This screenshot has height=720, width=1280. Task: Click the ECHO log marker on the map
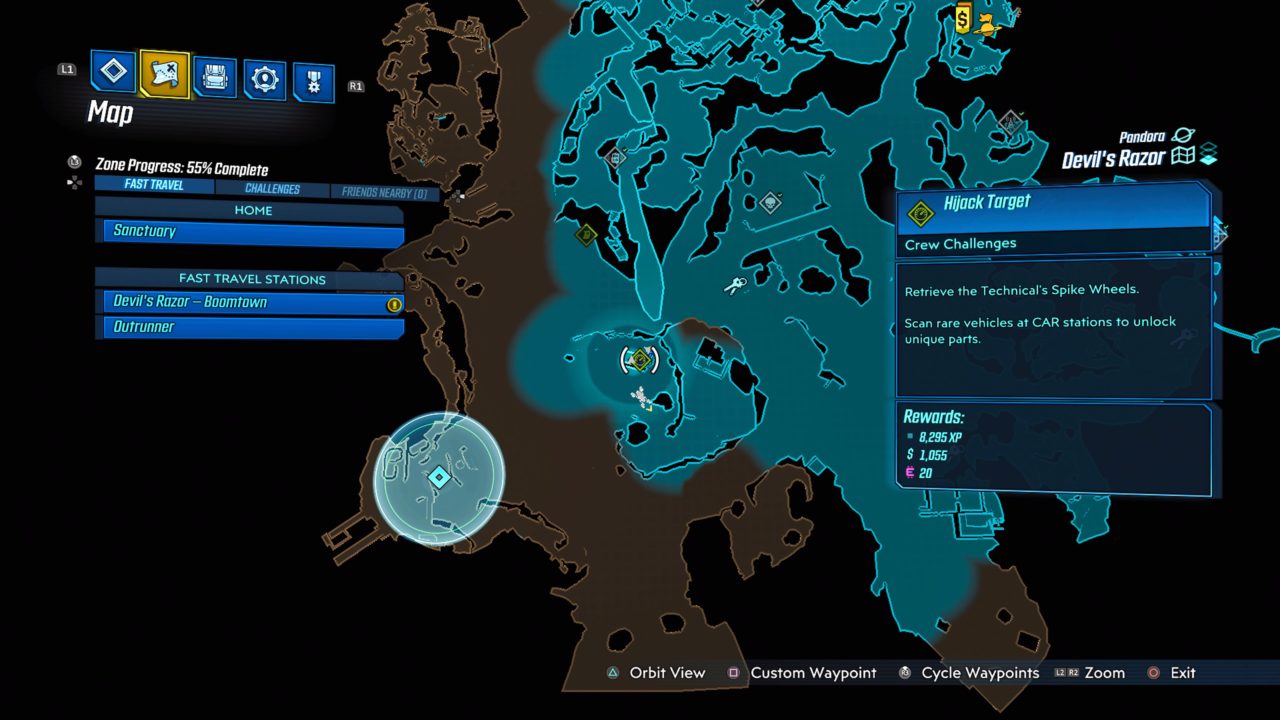pyautogui.click(x=615, y=158)
